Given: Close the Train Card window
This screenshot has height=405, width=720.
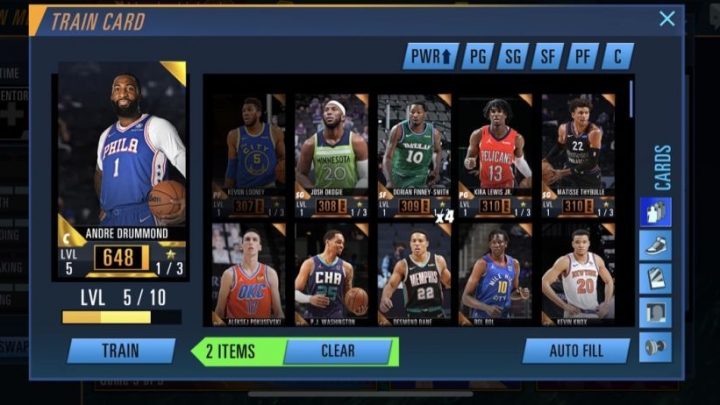Looking at the screenshot, I should click(667, 19).
